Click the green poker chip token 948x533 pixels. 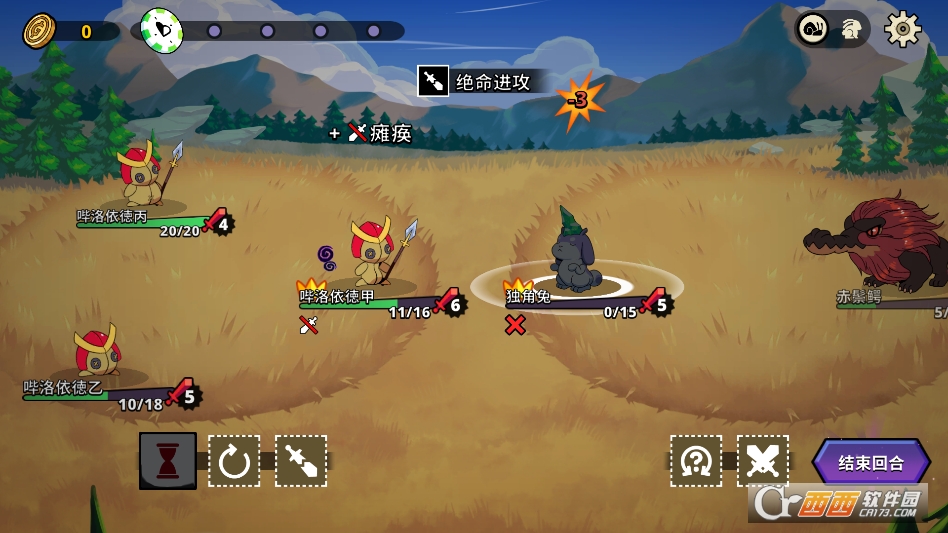[x=162, y=31]
